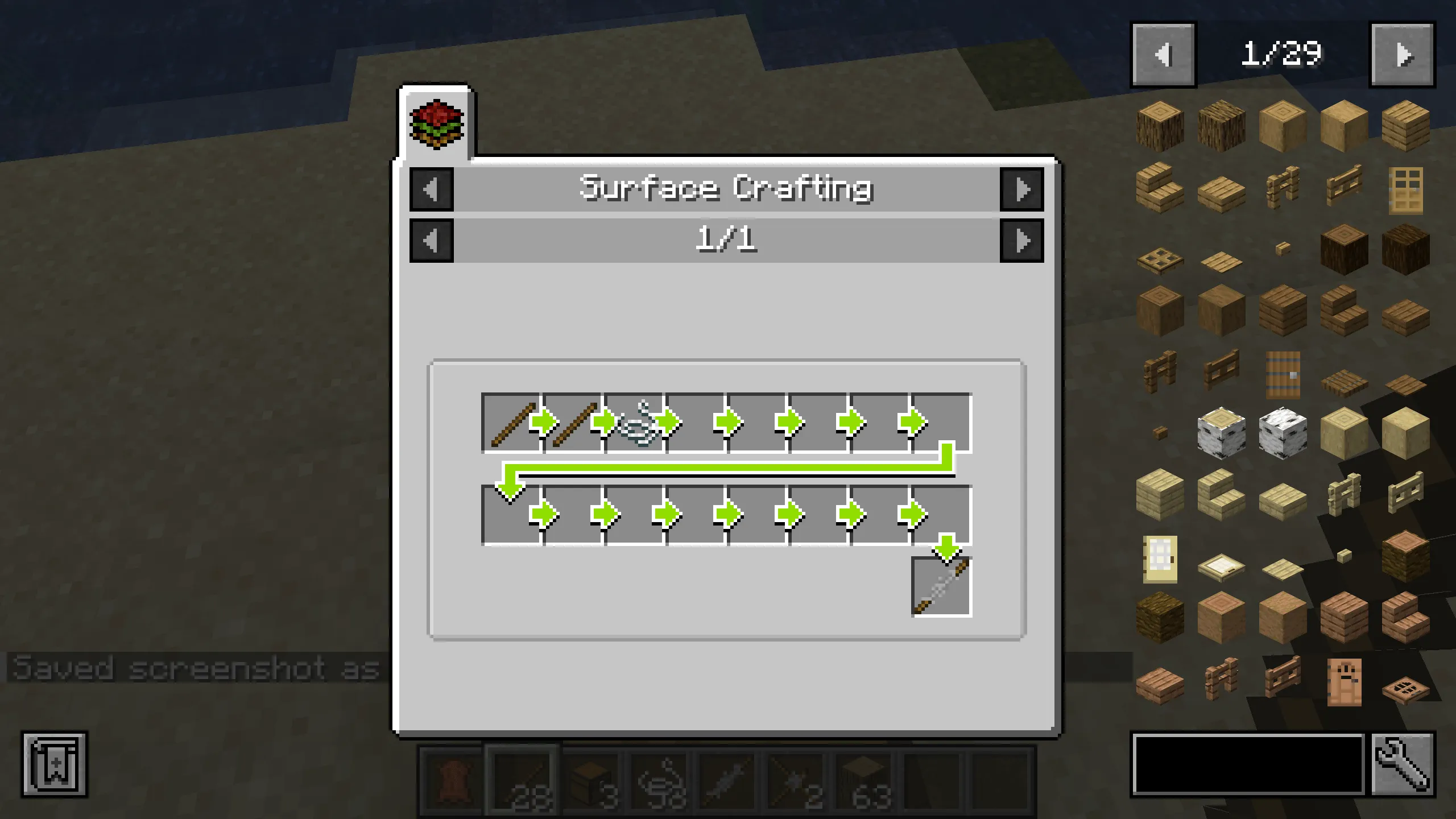The image size is (1456, 819).
Task: Go to previous item list page arrow
Action: tap(1163, 54)
